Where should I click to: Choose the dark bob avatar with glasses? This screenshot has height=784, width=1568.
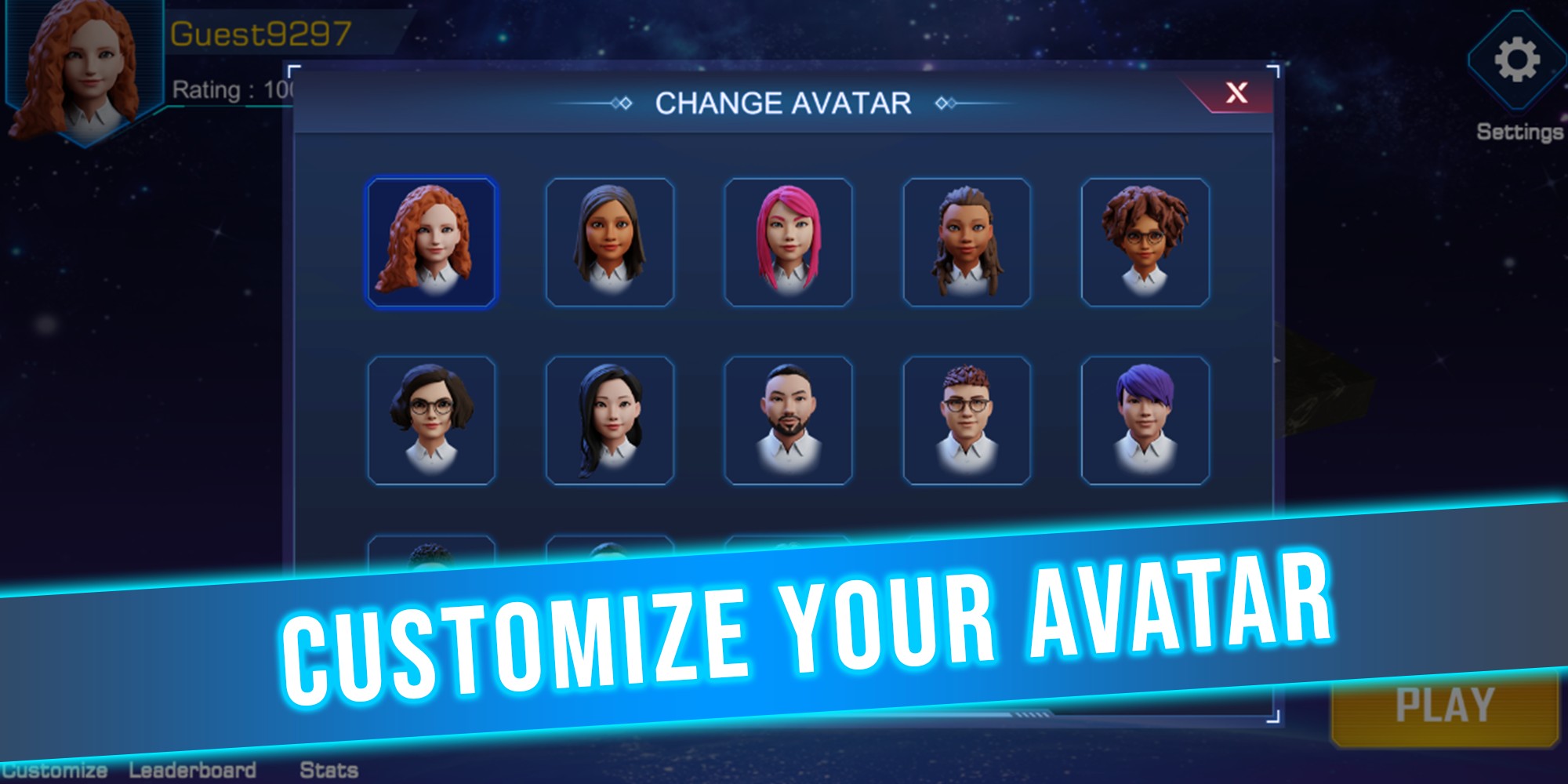tap(431, 420)
